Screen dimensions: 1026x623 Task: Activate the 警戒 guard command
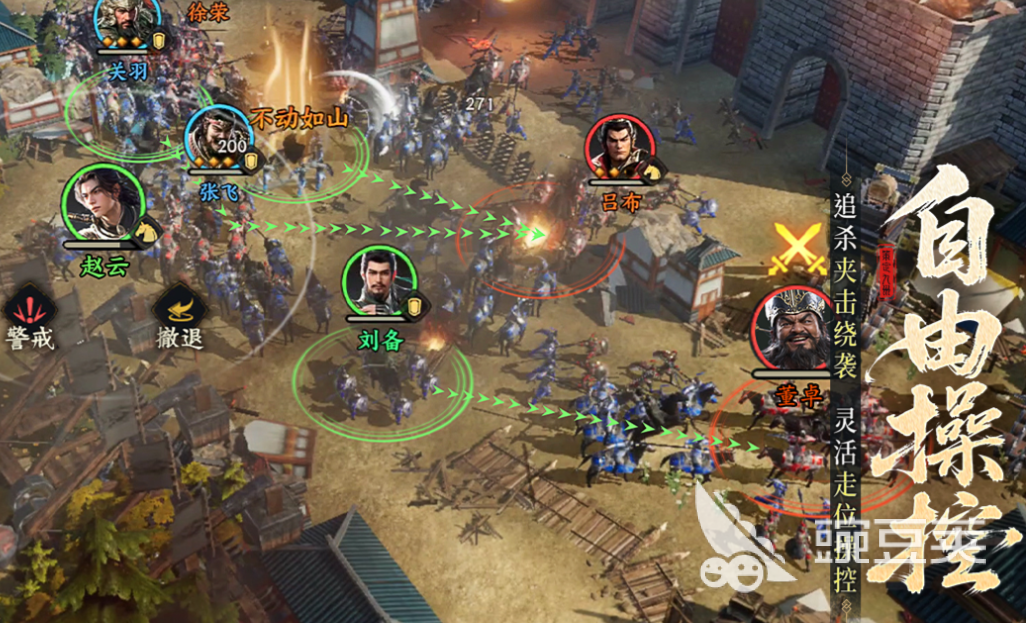28,311
